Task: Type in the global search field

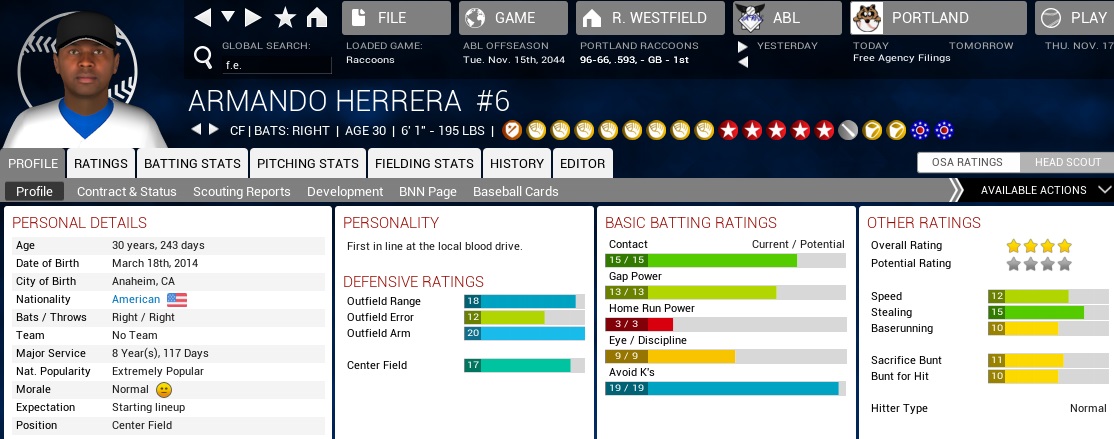Action: [x=276, y=65]
